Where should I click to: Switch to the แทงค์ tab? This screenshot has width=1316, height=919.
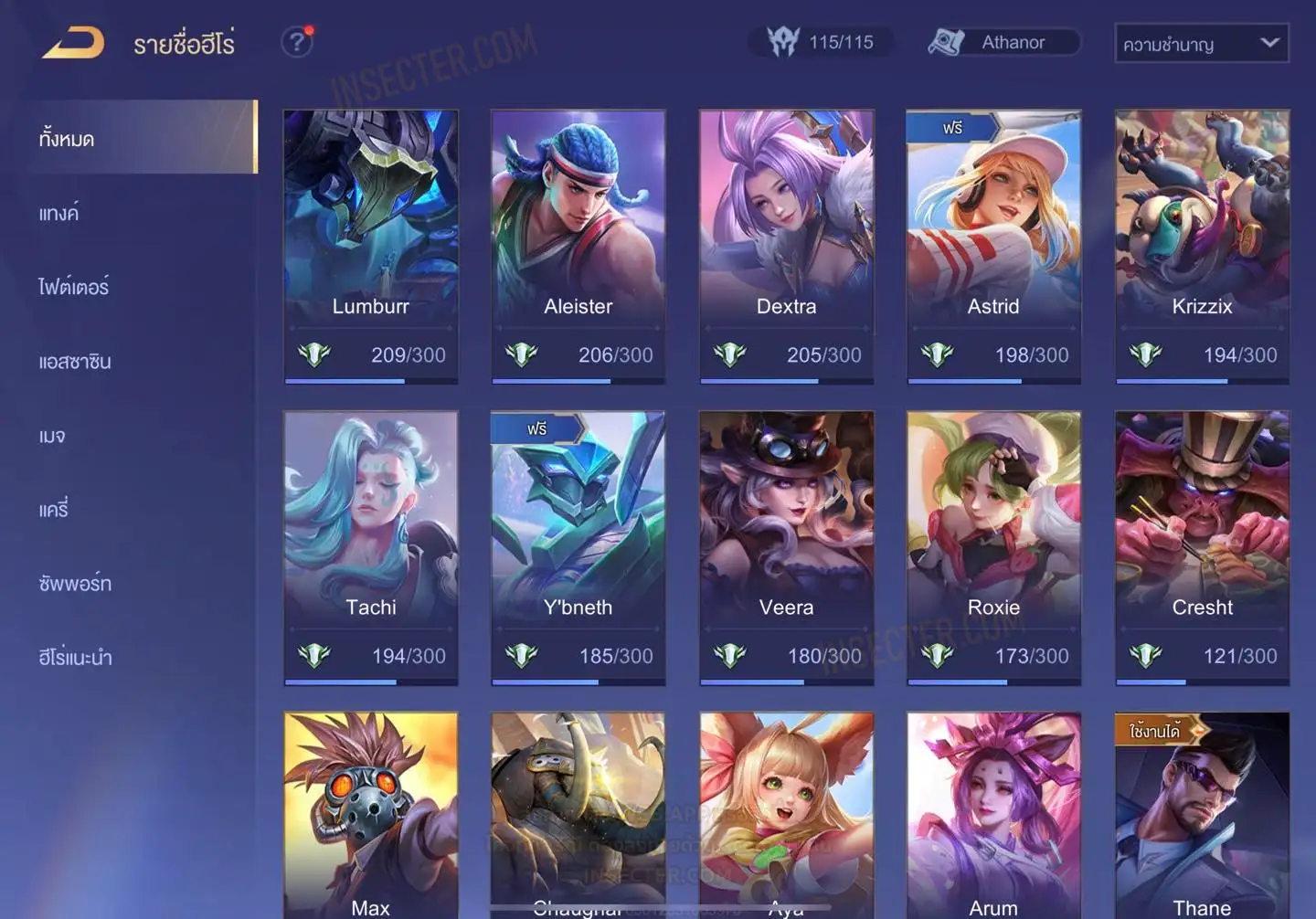point(59,214)
